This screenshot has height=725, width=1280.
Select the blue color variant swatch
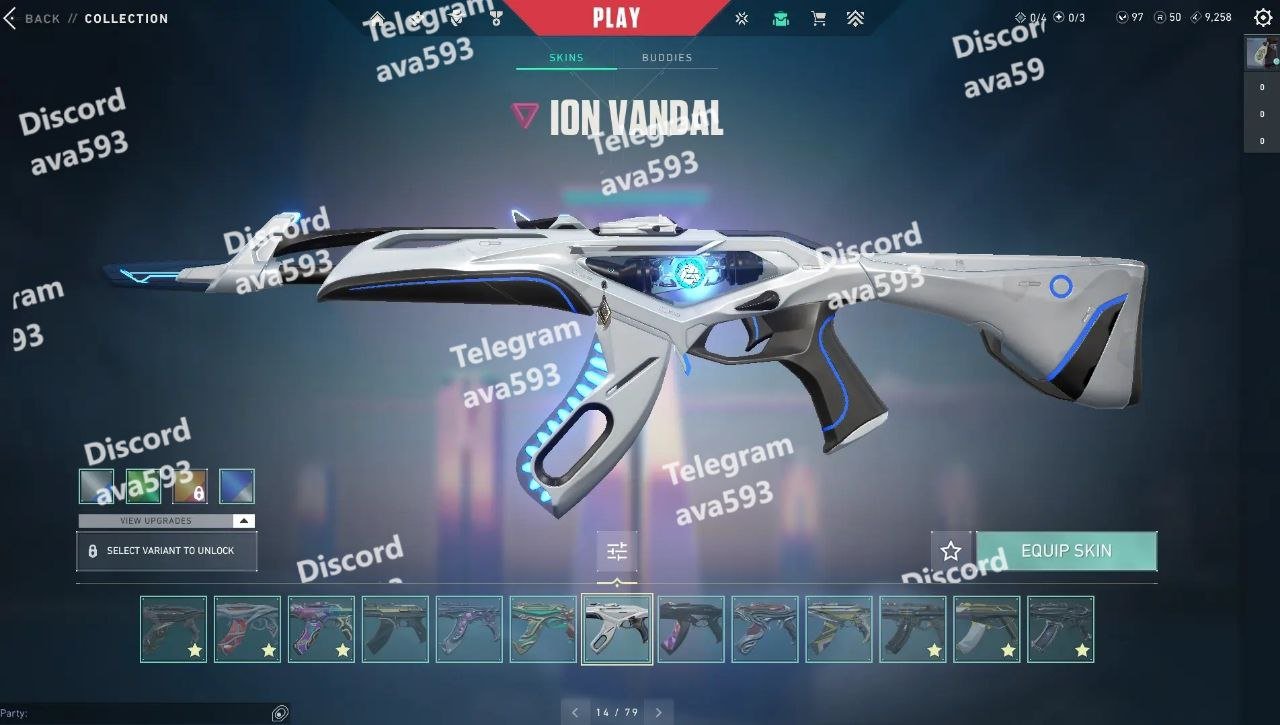coord(237,487)
